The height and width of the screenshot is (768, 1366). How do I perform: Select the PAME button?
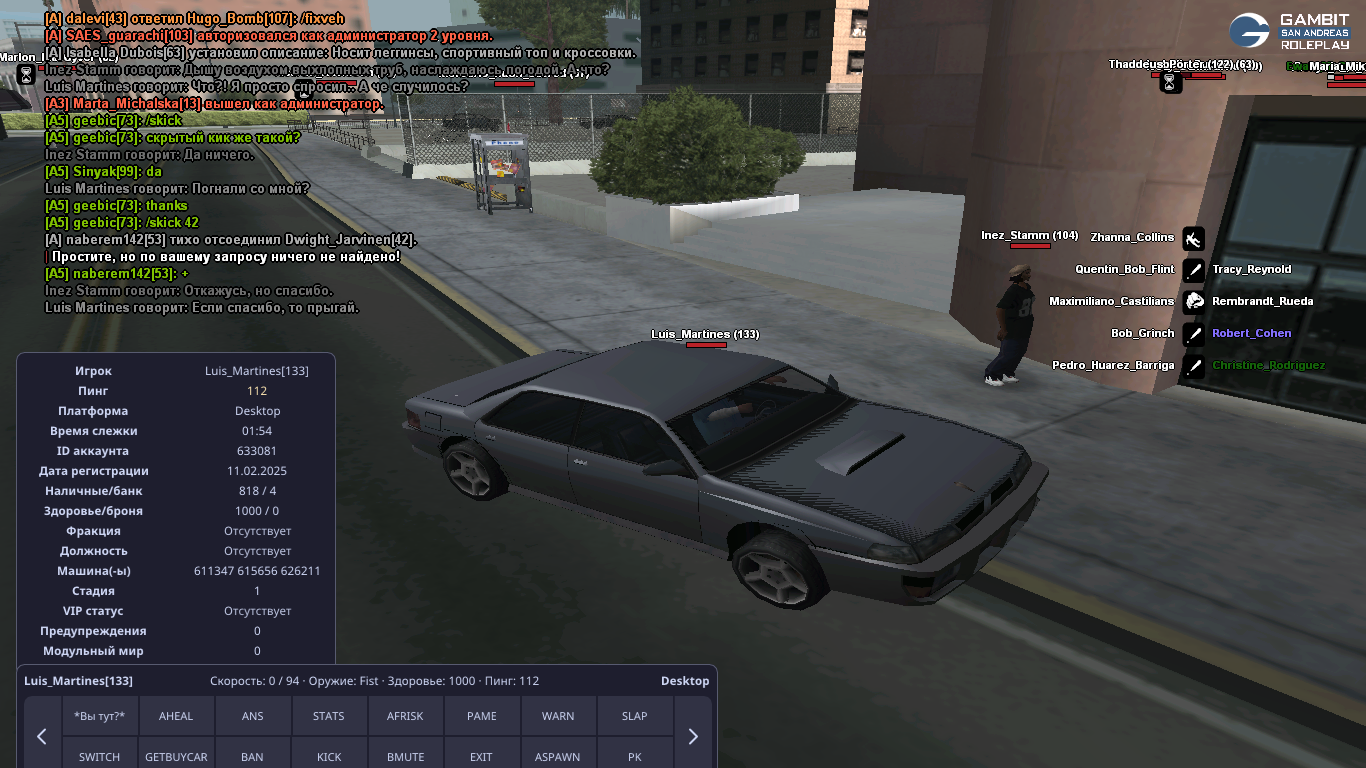482,716
